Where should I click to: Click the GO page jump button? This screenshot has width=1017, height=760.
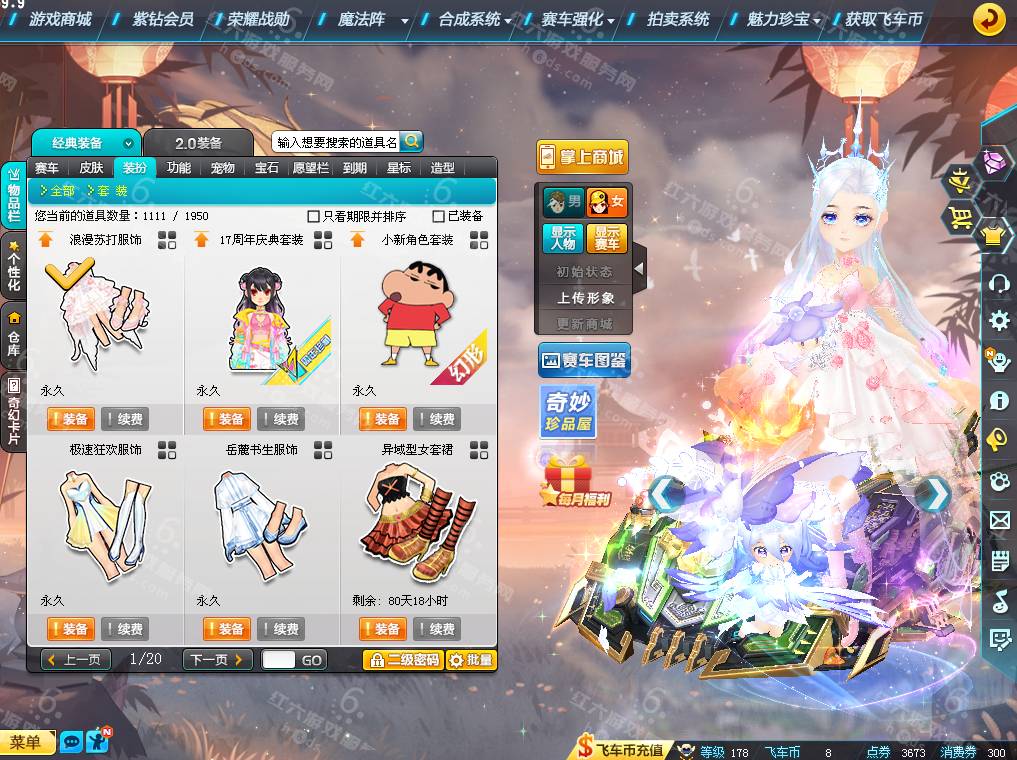(x=312, y=660)
